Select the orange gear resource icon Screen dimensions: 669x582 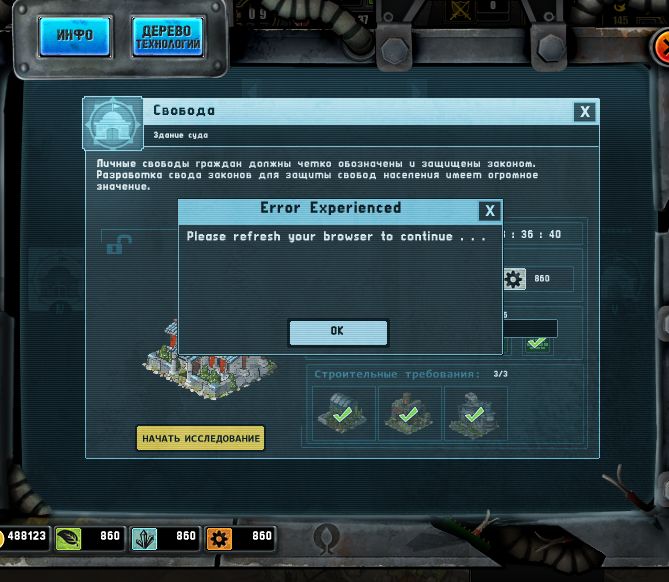click(x=219, y=538)
